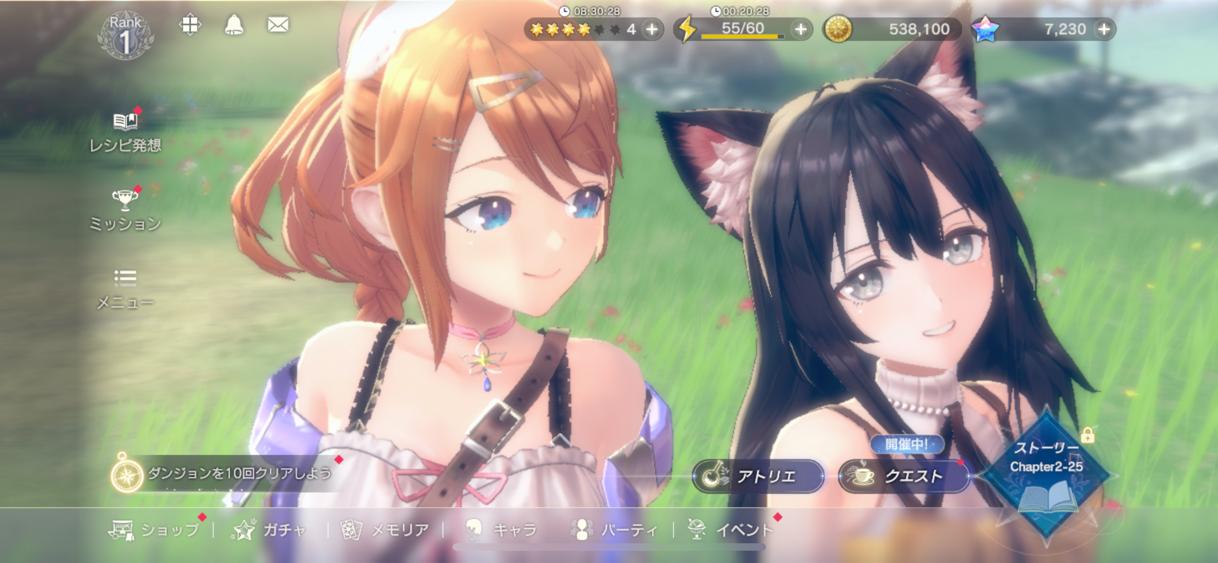Check the notification bell
Image resolution: width=1218 pixels, height=563 pixels.
[234, 25]
